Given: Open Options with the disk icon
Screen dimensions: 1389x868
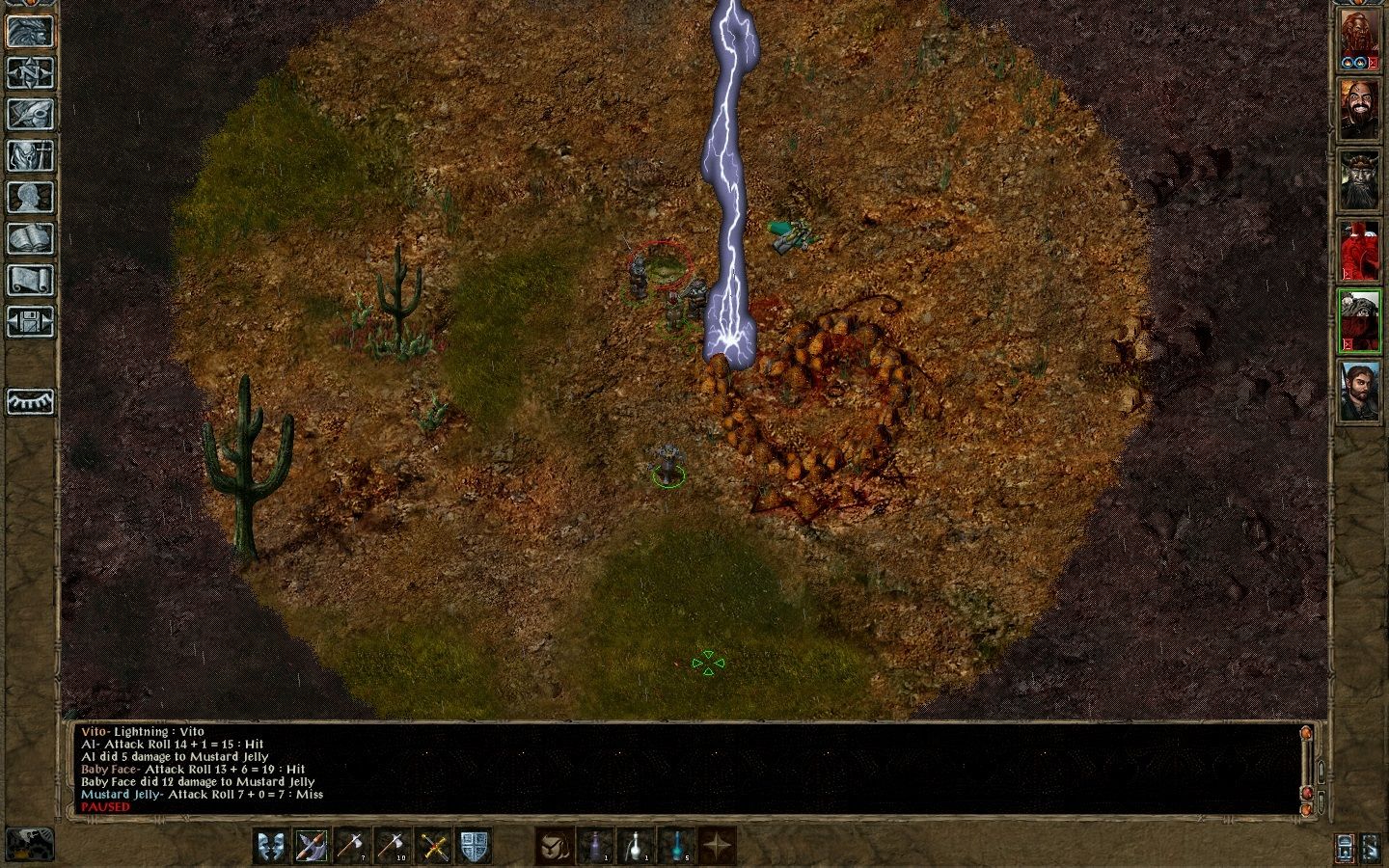Looking at the screenshot, I should point(30,319).
